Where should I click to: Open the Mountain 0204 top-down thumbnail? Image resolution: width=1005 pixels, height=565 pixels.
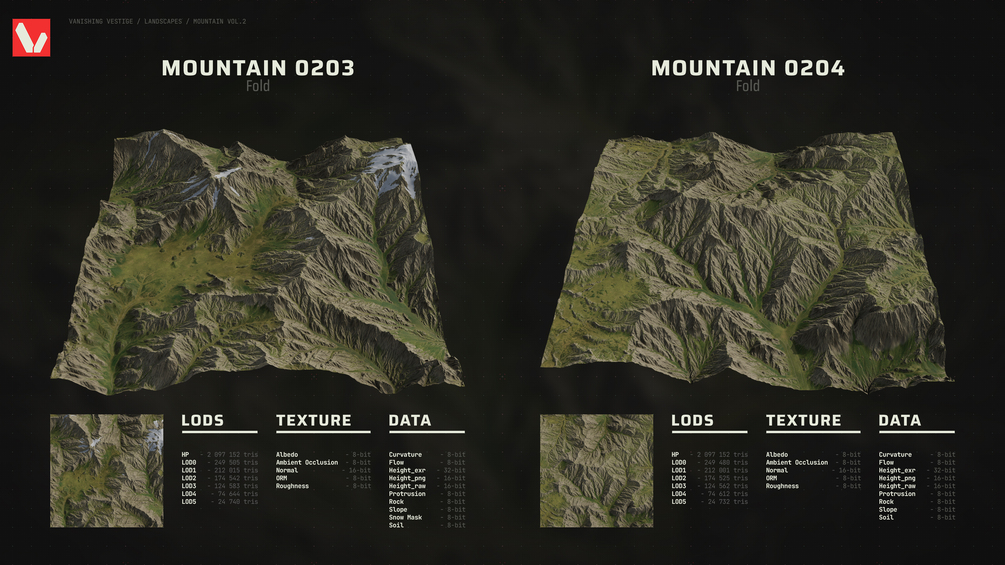coord(597,470)
